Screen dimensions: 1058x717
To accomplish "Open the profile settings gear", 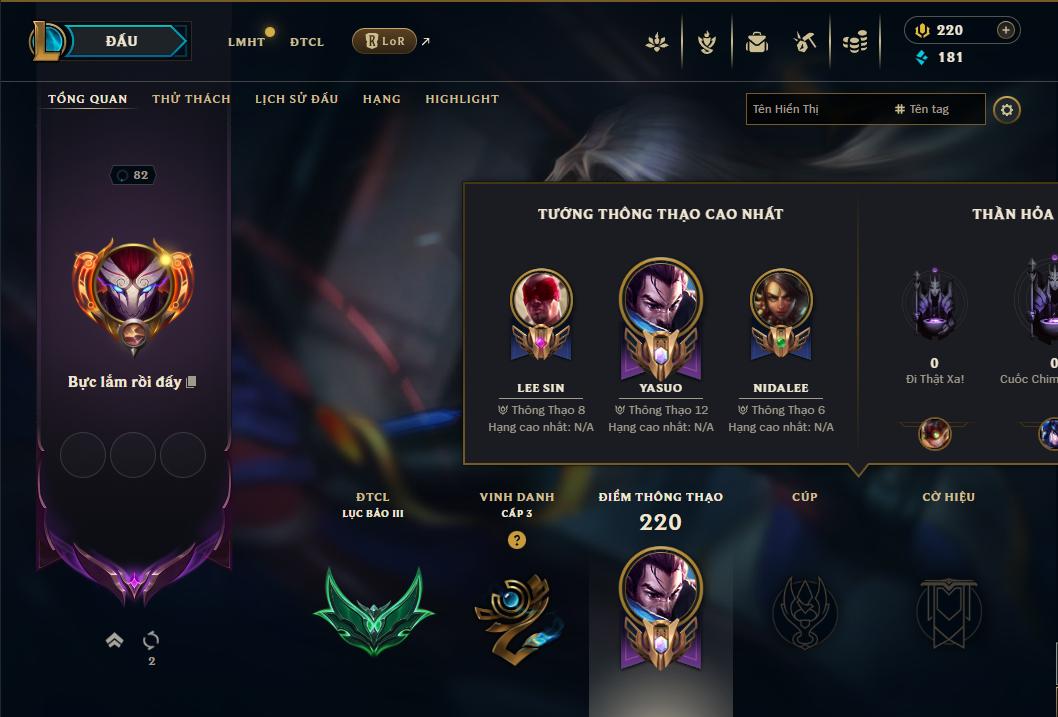I will (1007, 109).
